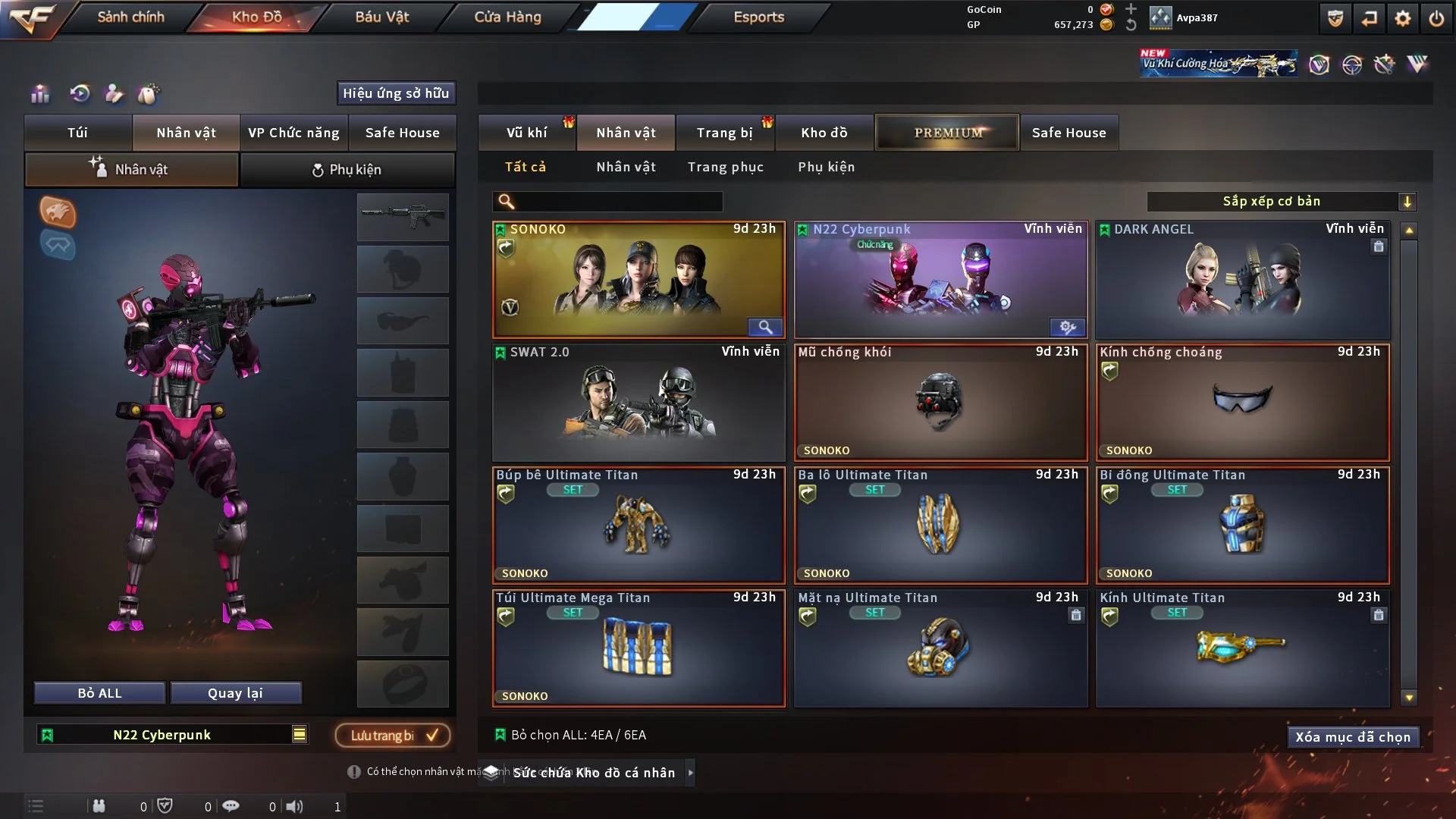
Task: Click the Quay lại button
Action: (x=235, y=693)
